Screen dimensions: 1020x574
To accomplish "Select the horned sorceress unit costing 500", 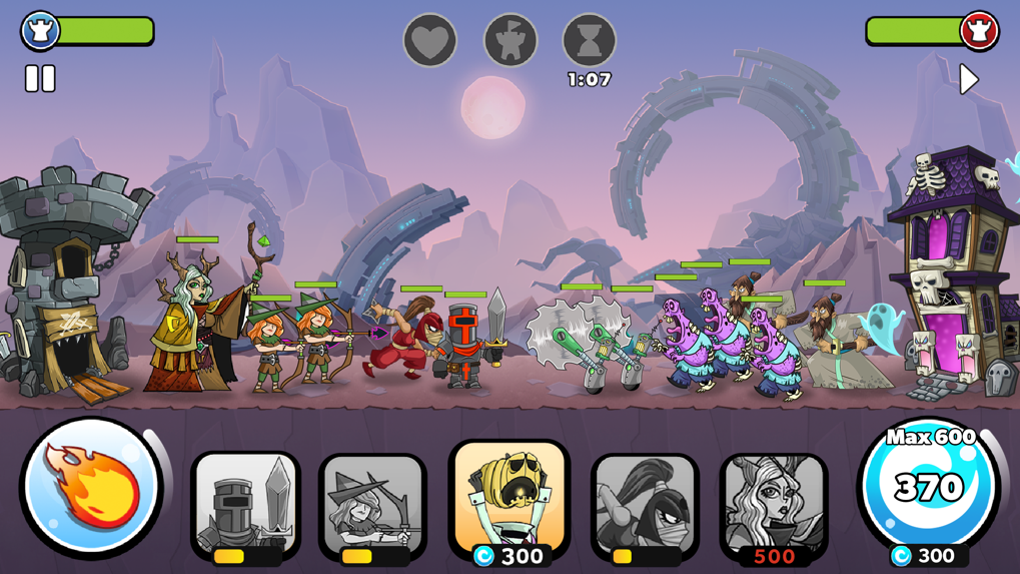I will (774, 505).
